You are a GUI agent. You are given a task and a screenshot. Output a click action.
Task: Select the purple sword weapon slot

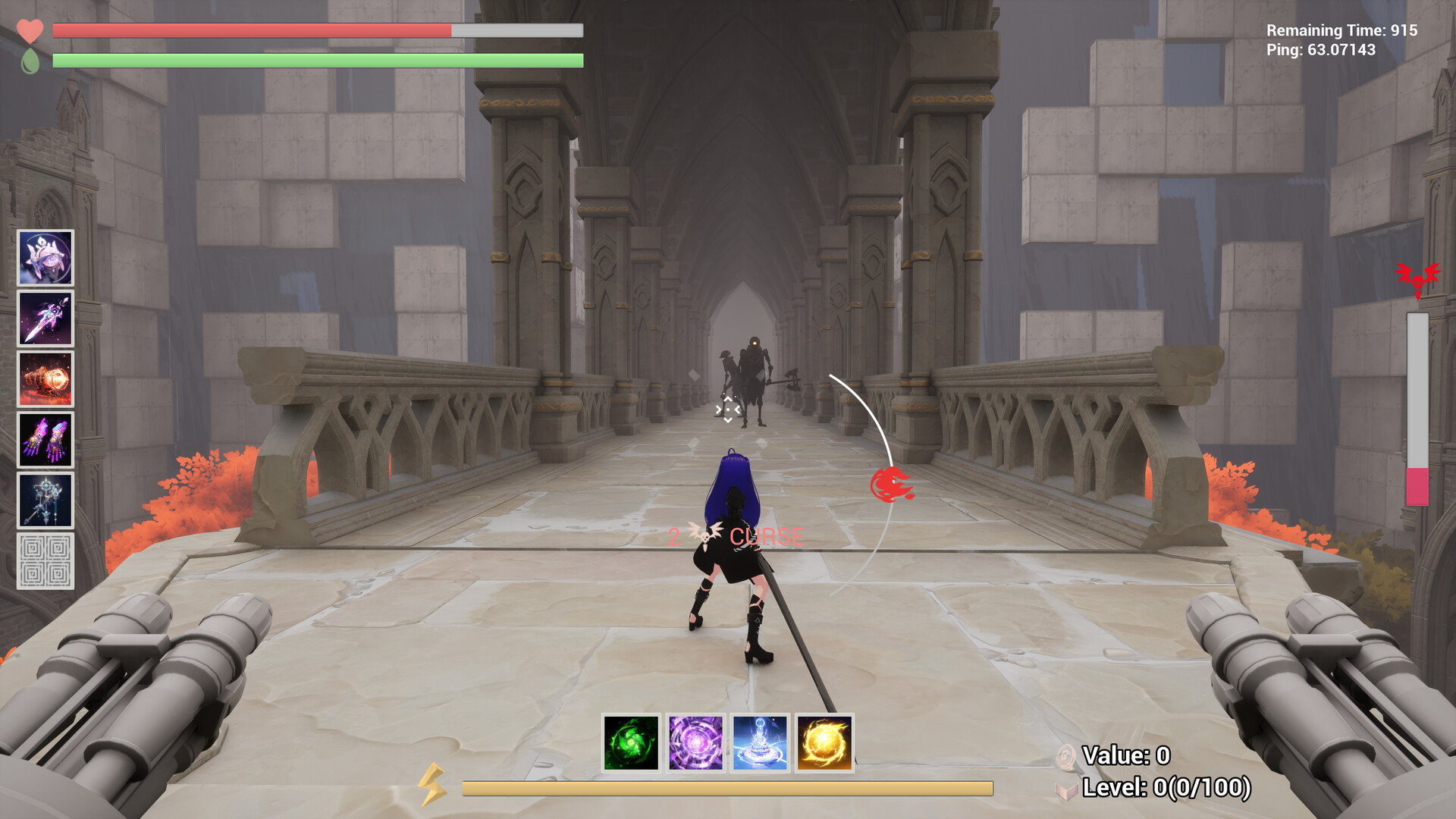[x=45, y=317]
